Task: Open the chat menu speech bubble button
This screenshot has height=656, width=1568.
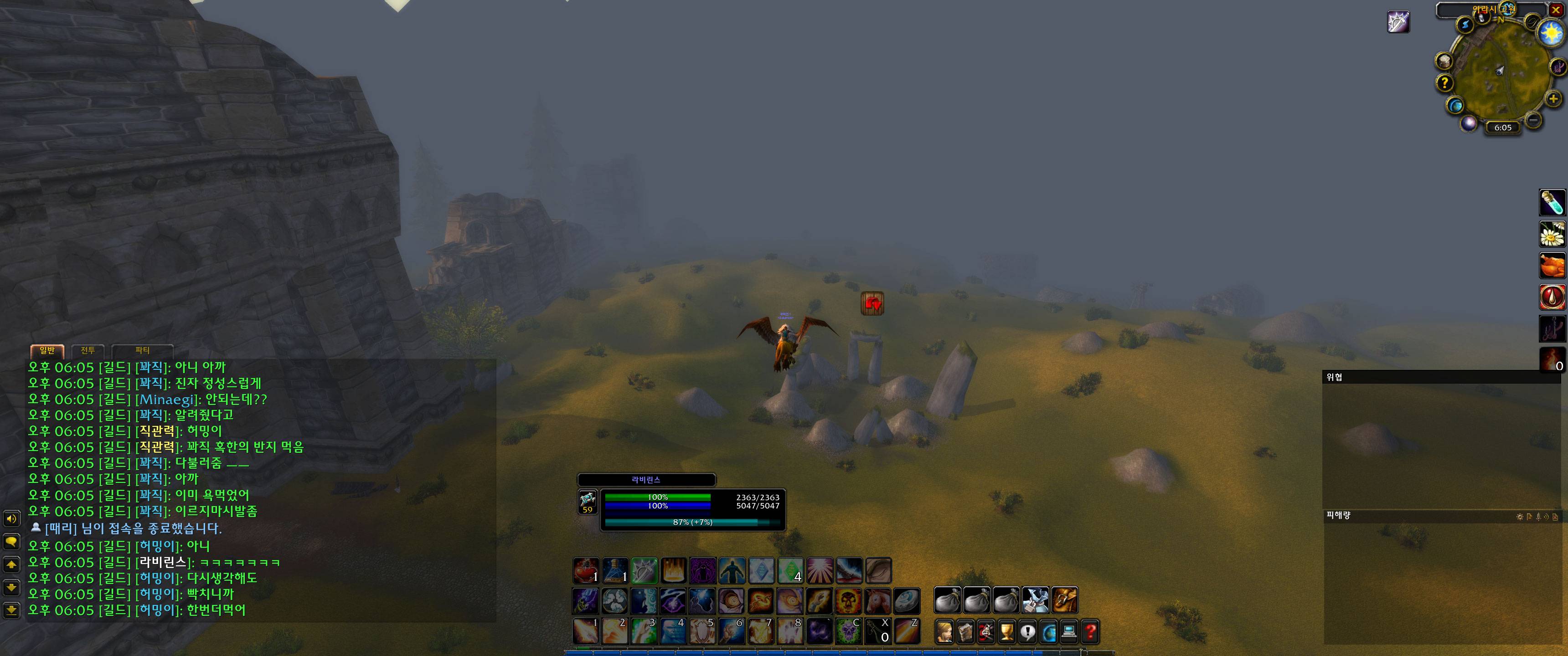Action: point(11,542)
